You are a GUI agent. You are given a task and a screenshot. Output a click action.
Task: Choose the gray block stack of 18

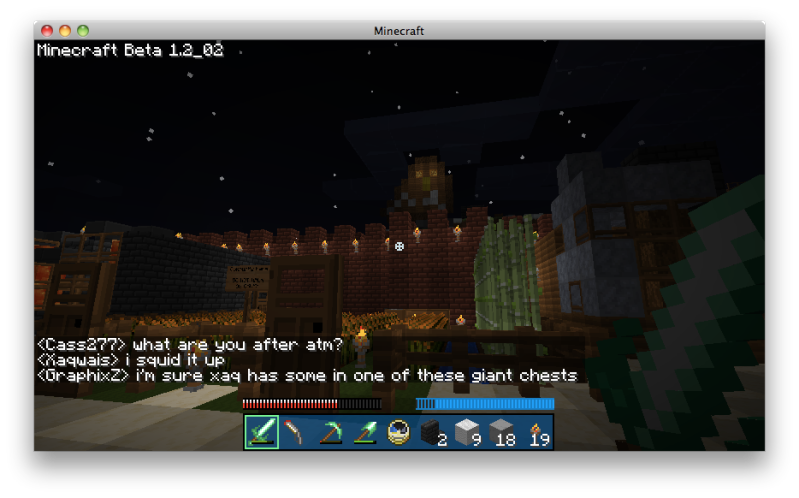(x=500, y=432)
